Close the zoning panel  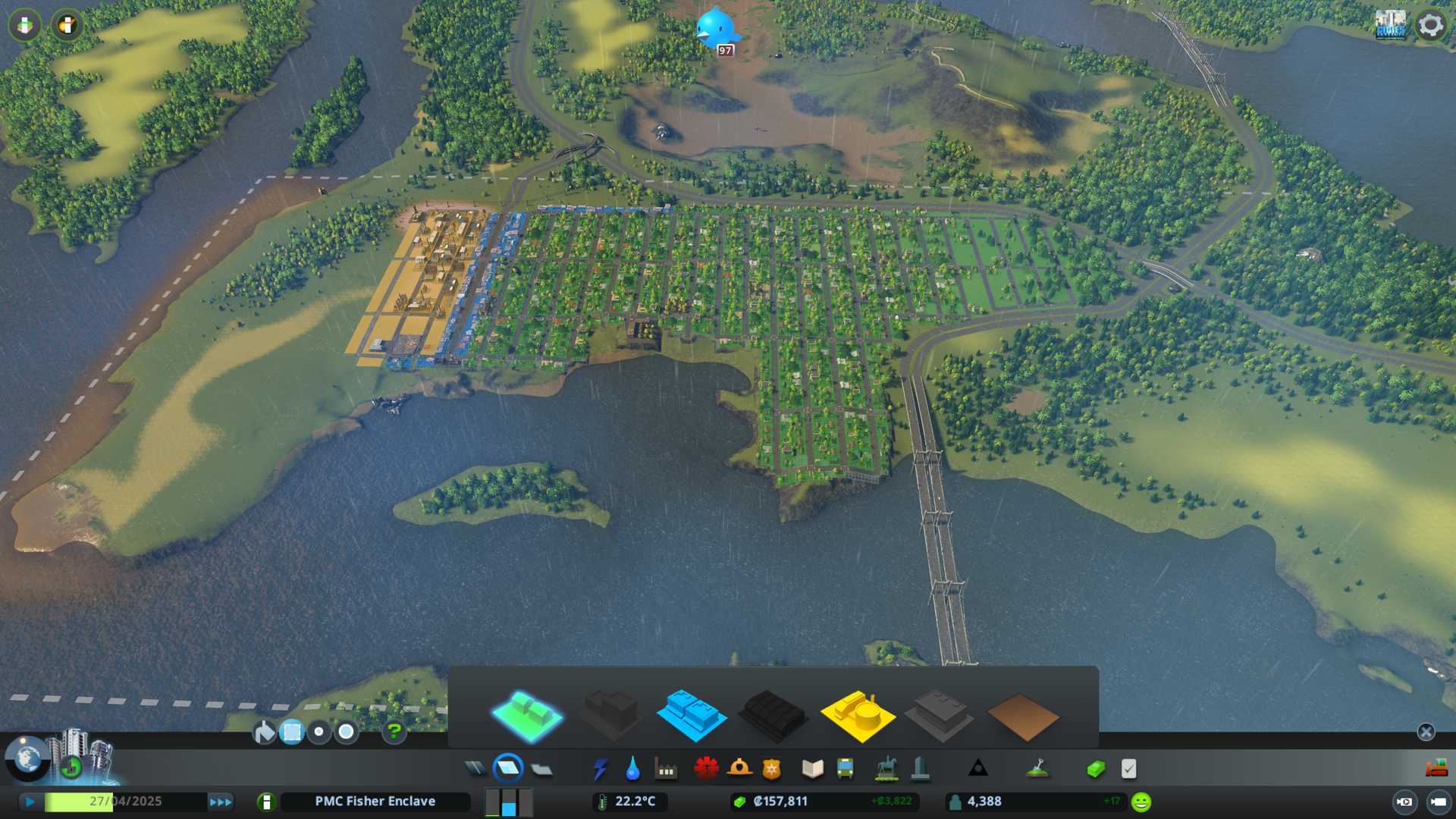point(1426,732)
